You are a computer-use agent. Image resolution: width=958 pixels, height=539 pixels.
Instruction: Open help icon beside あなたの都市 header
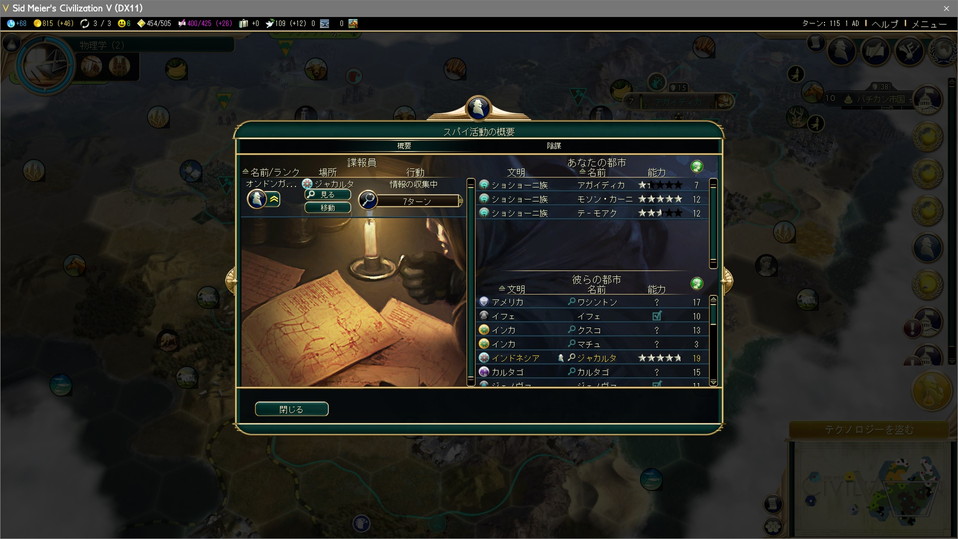697,166
